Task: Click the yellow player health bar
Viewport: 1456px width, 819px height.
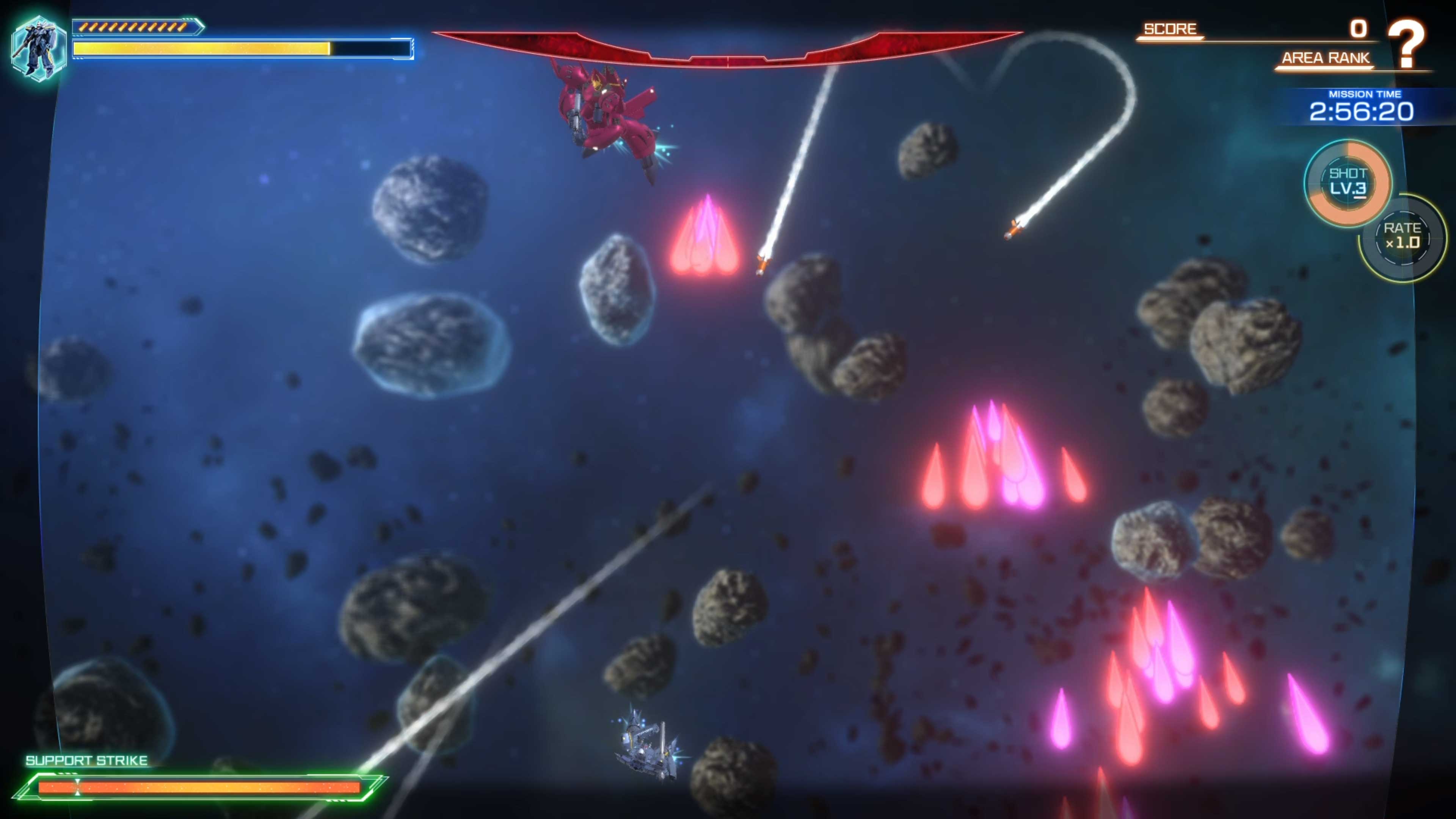Action: 201,49
